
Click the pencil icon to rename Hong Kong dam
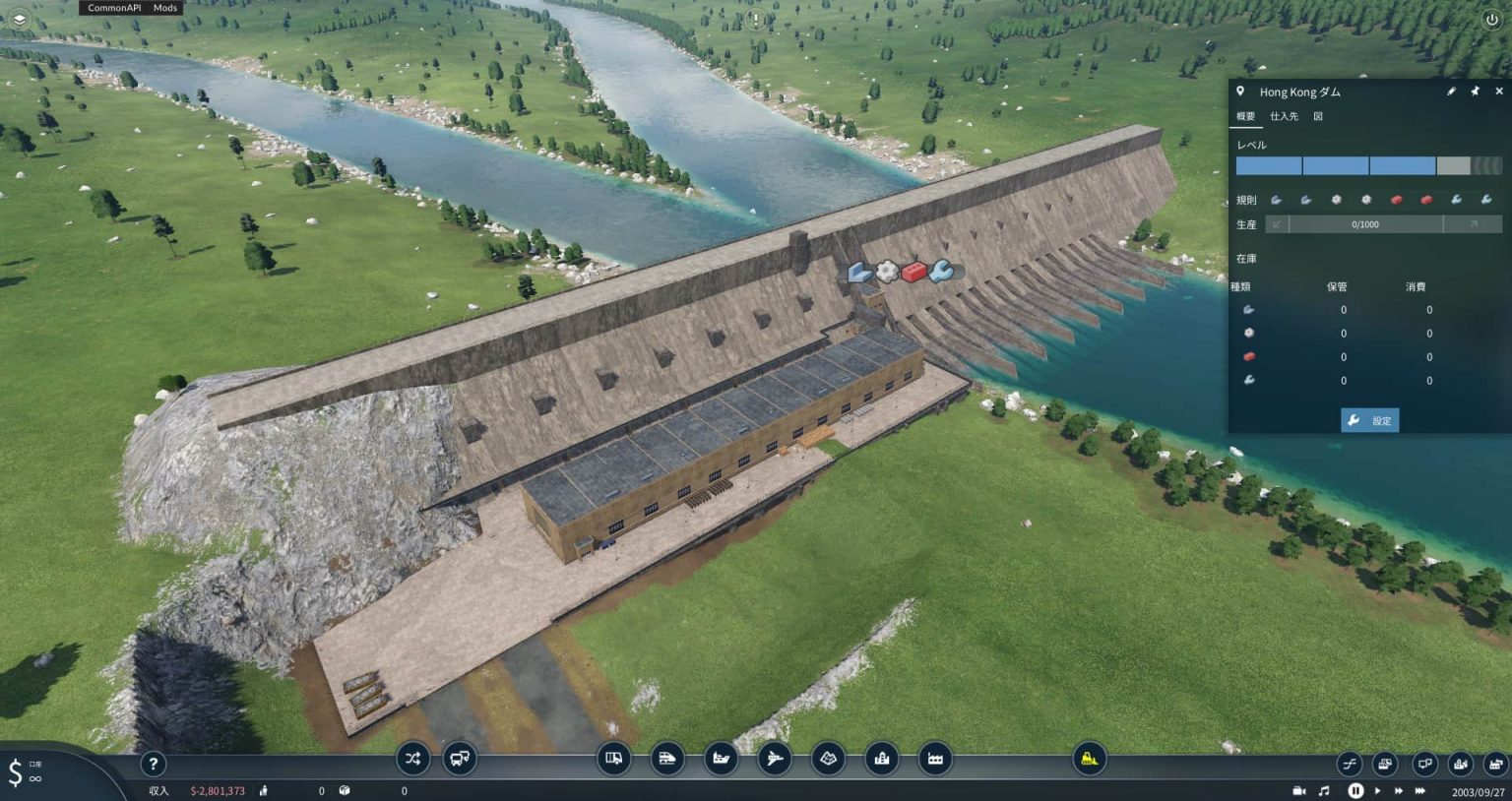tap(1452, 92)
